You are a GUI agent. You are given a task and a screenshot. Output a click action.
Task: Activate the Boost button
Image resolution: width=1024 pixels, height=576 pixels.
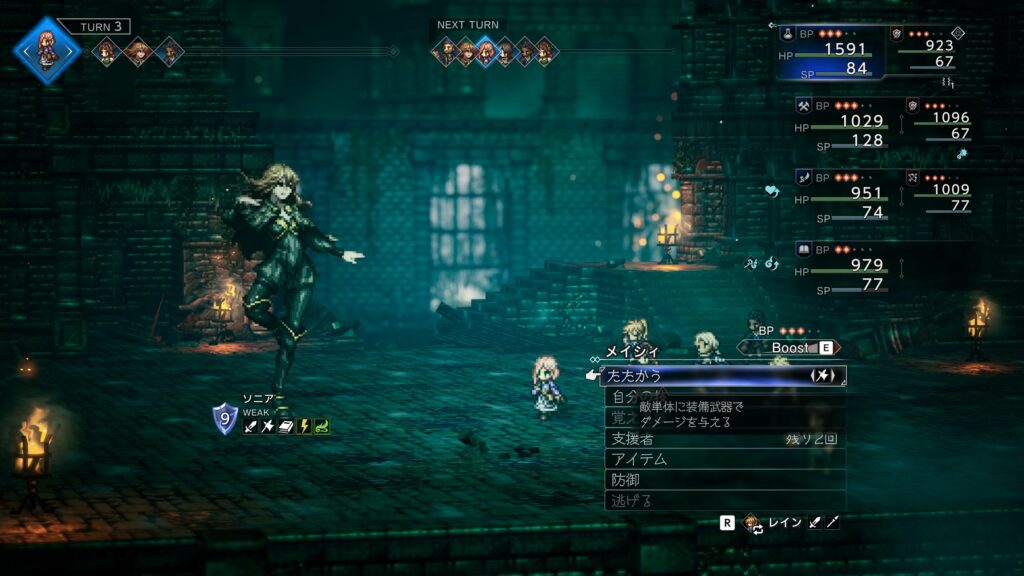[790, 347]
